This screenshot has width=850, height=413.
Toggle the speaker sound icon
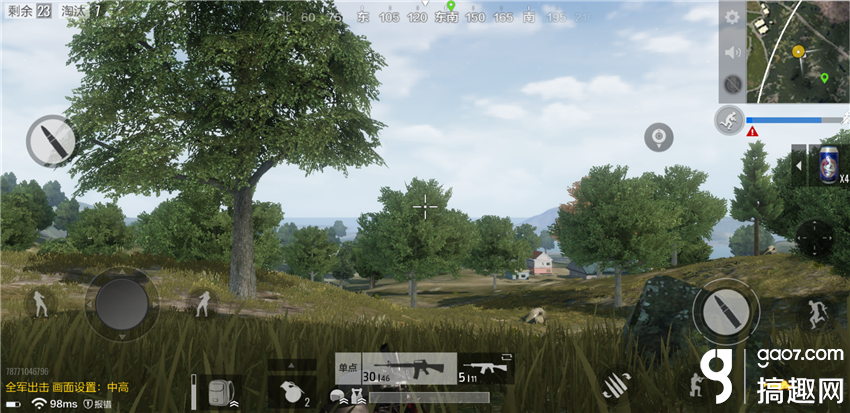point(732,52)
